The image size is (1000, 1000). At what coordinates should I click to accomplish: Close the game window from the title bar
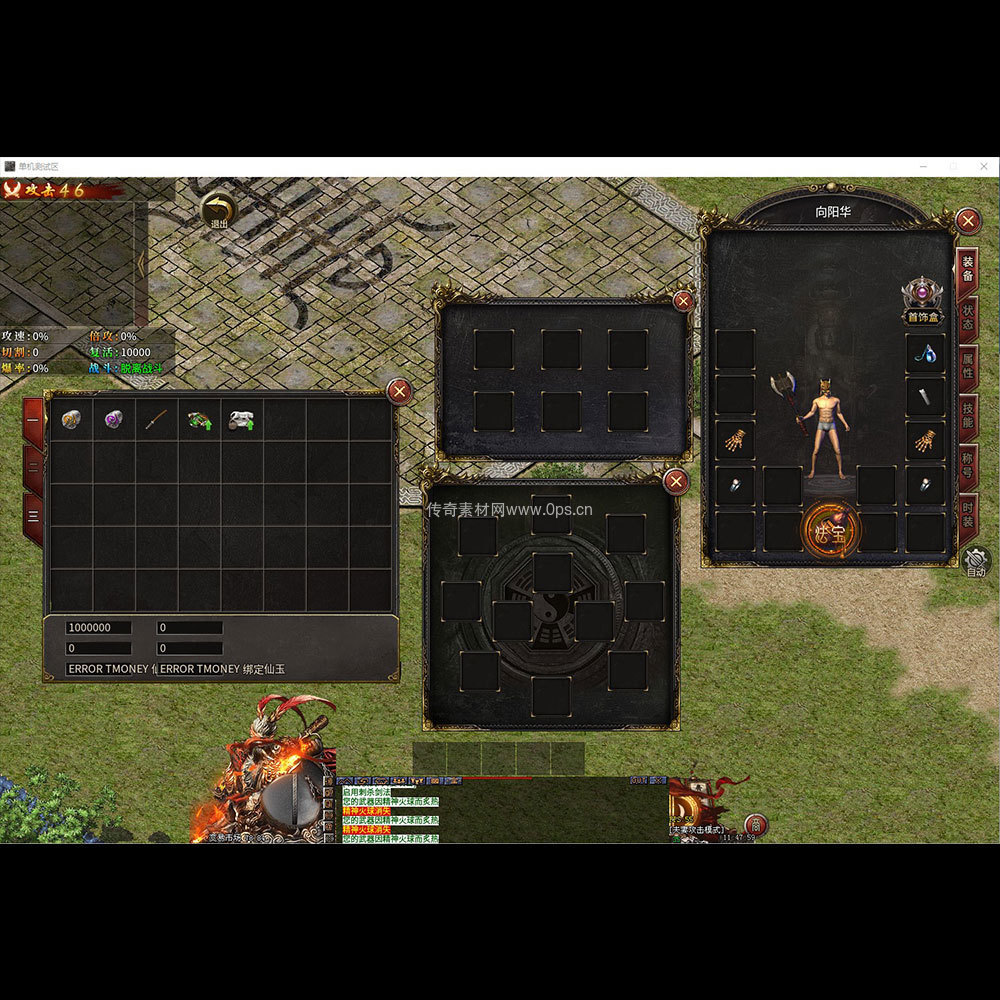coord(982,165)
